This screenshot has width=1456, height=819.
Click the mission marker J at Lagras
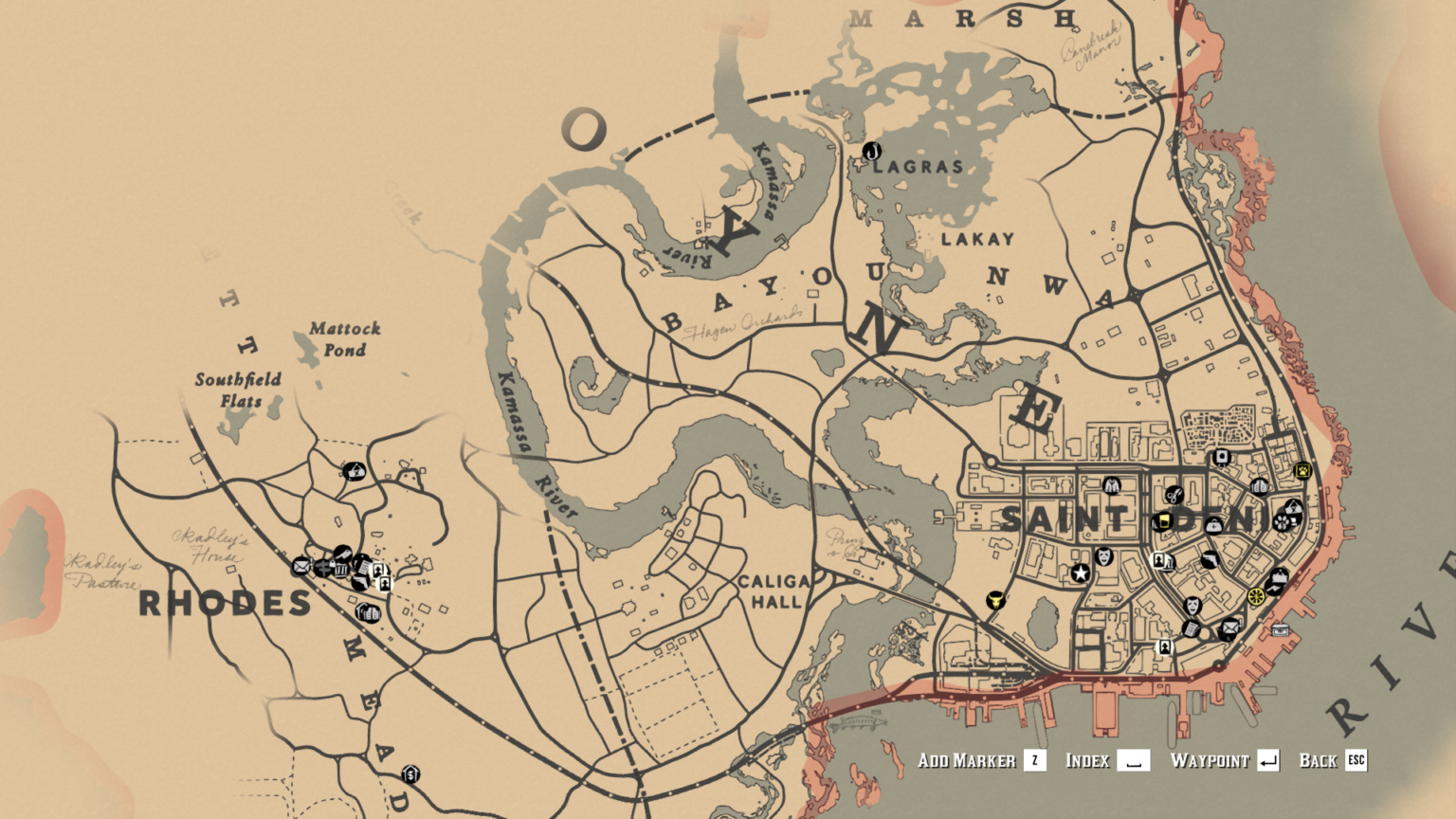(872, 152)
